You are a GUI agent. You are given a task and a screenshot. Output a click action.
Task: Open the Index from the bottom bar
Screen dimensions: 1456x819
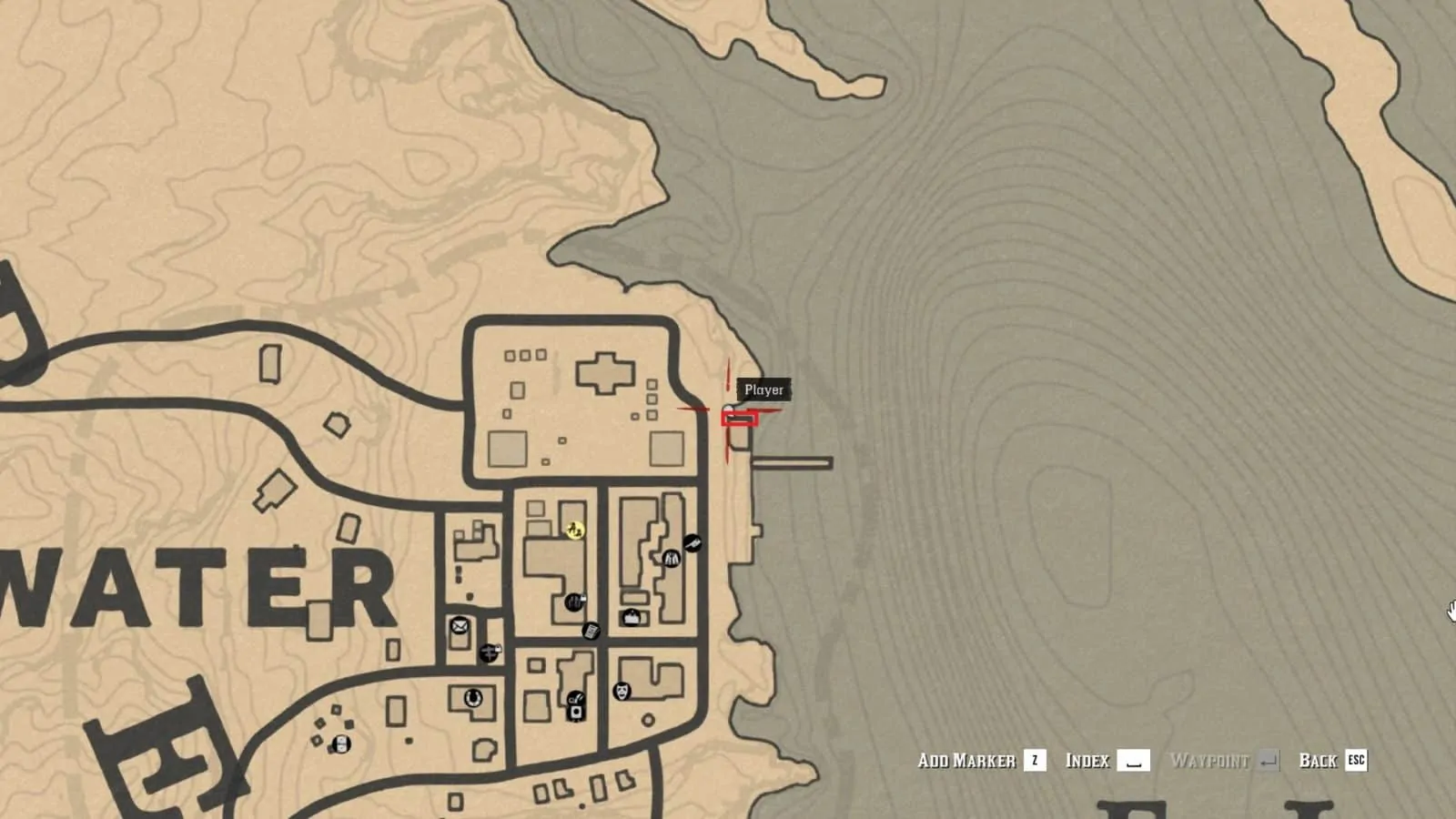(x=1088, y=760)
